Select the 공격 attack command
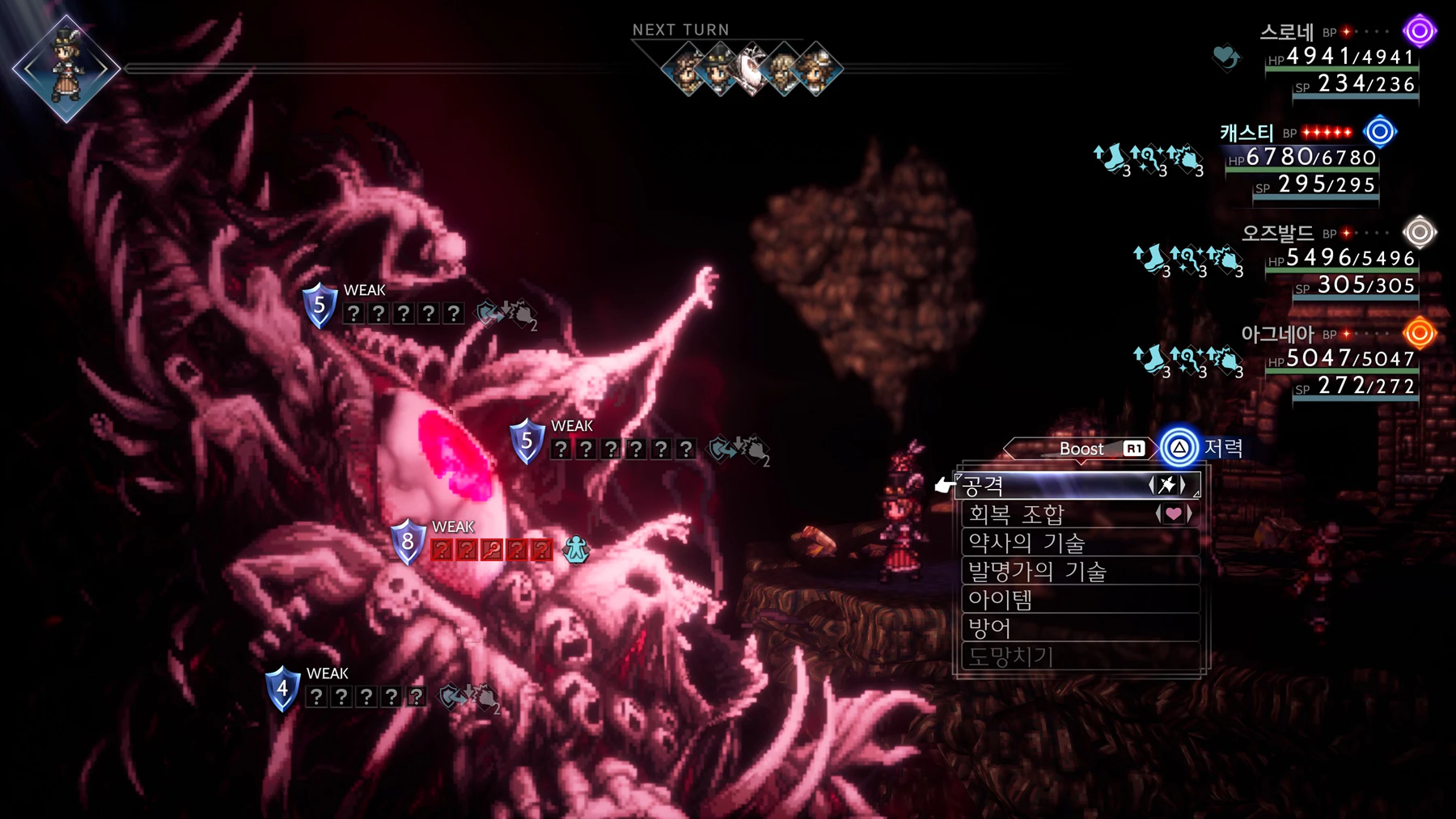Image resolution: width=1456 pixels, height=819 pixels. tap(1052, 486)
